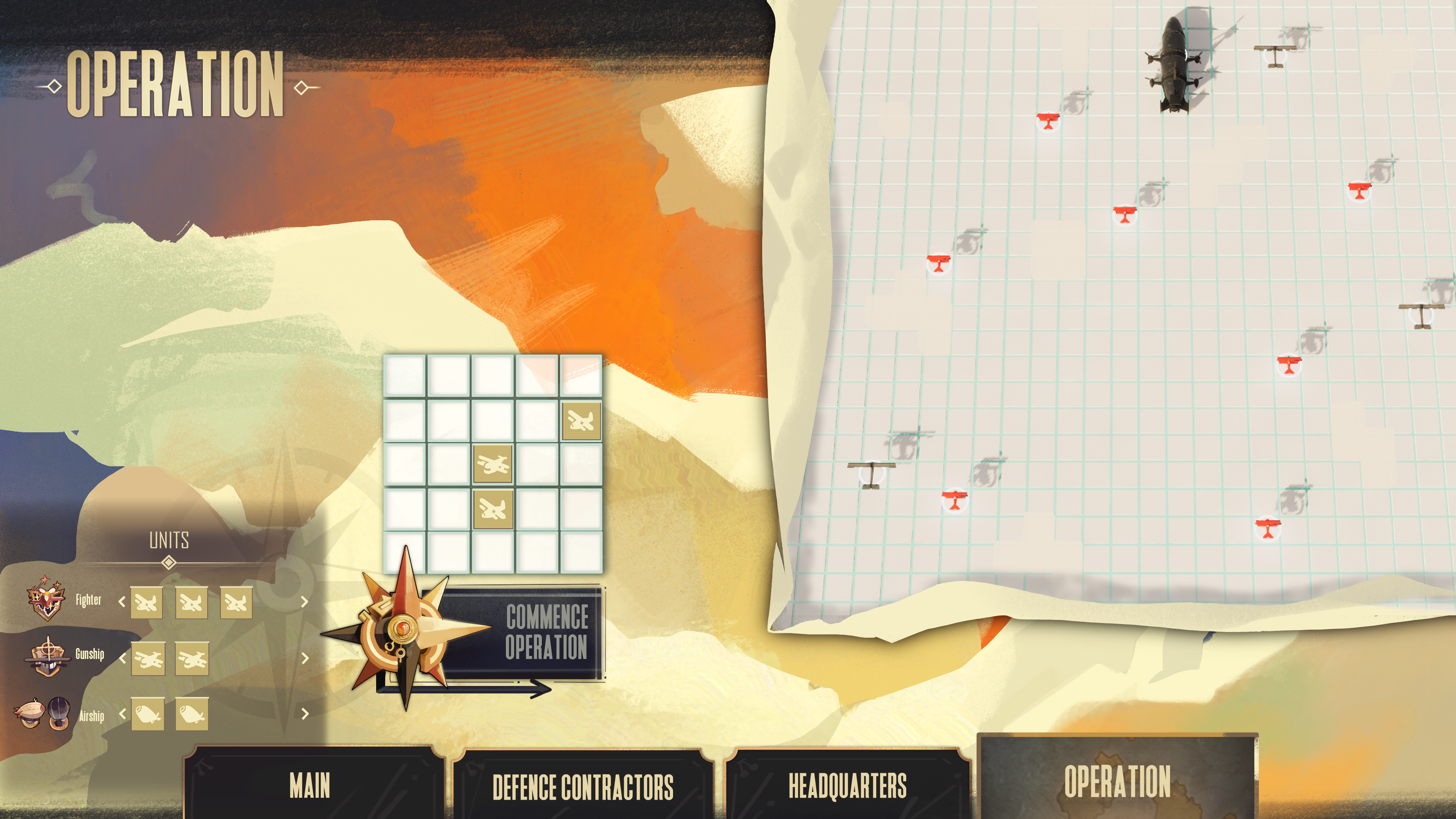1456x819 pixels.
Task: Go to the Headquarters tab
Action: tap(847, 785)
